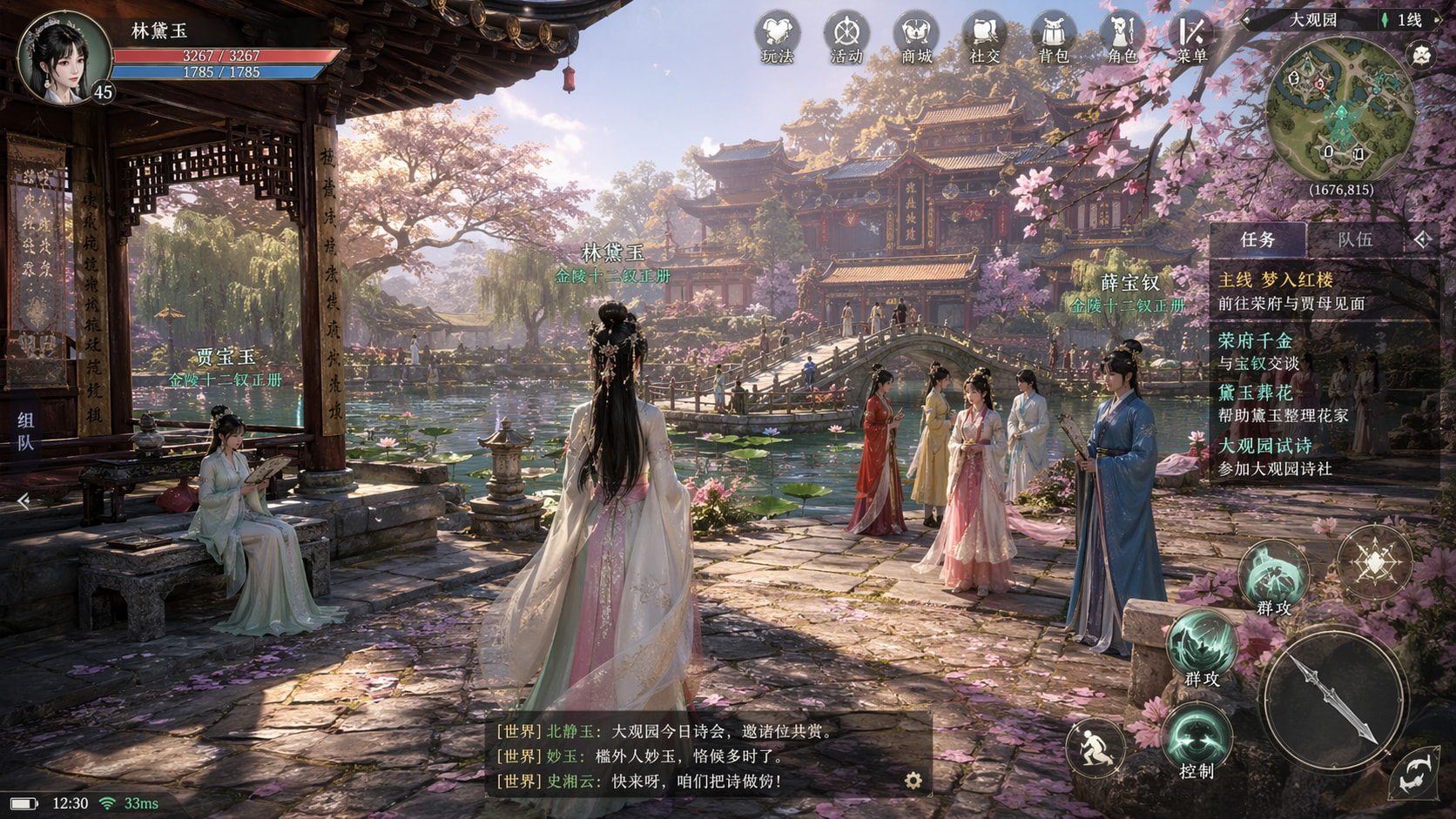Open the 角色 character sheet
The image size is (1456, 819).
point(1122,38)
